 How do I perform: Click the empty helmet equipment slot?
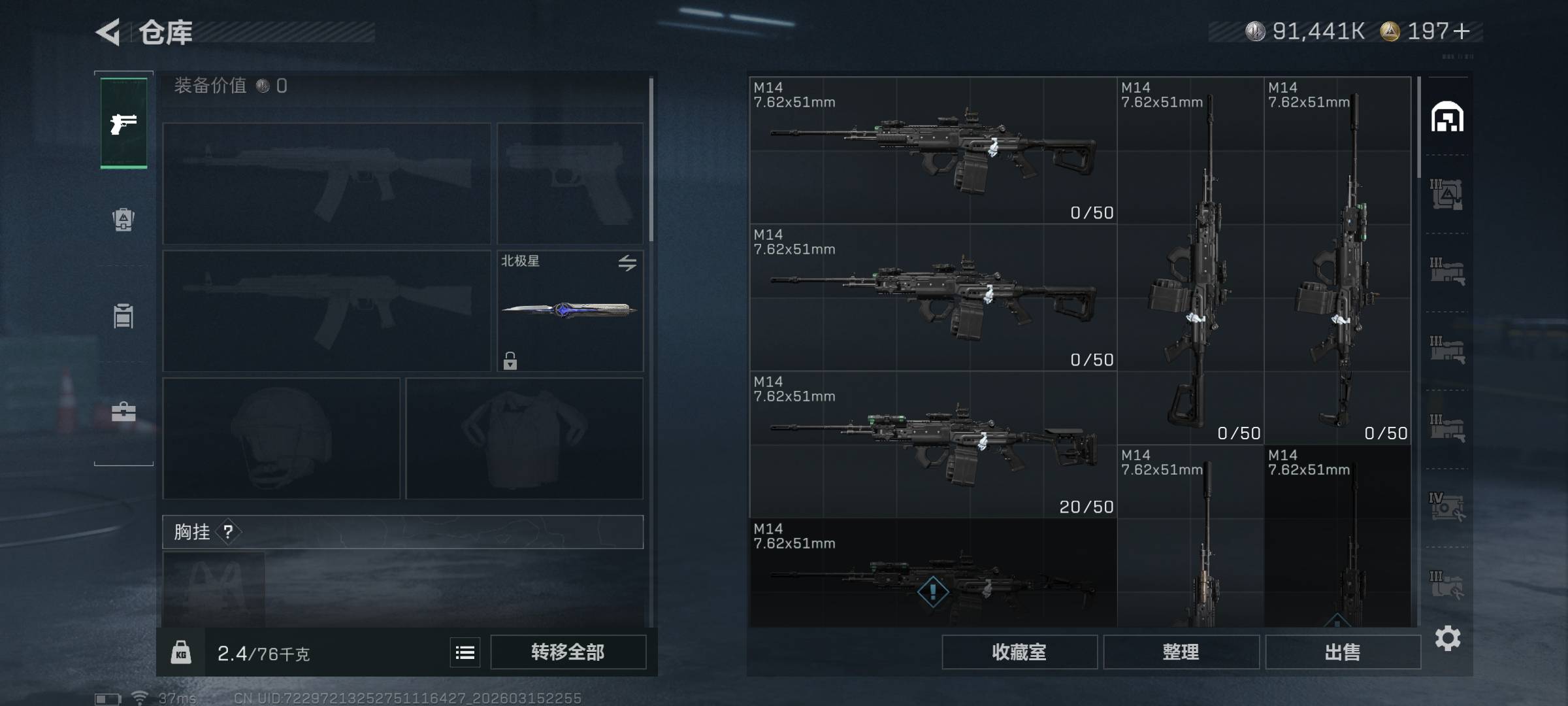[281, 438]
